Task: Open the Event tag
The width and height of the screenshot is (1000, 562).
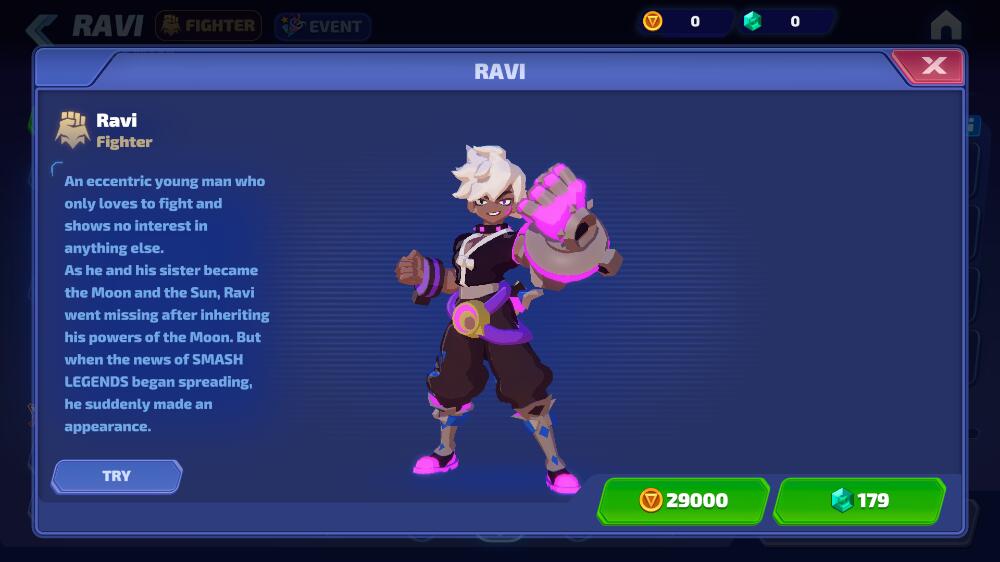Action: click(322, 27)
